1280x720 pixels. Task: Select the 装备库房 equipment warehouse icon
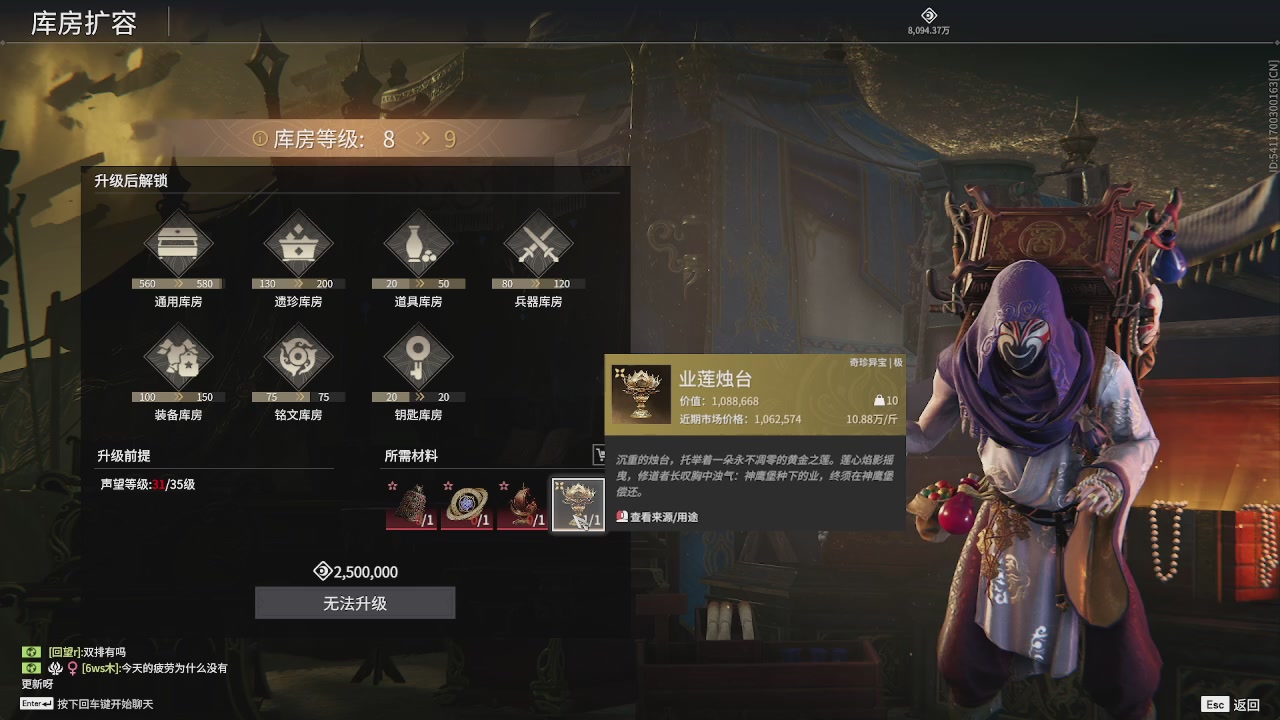(x=178, y=357)
